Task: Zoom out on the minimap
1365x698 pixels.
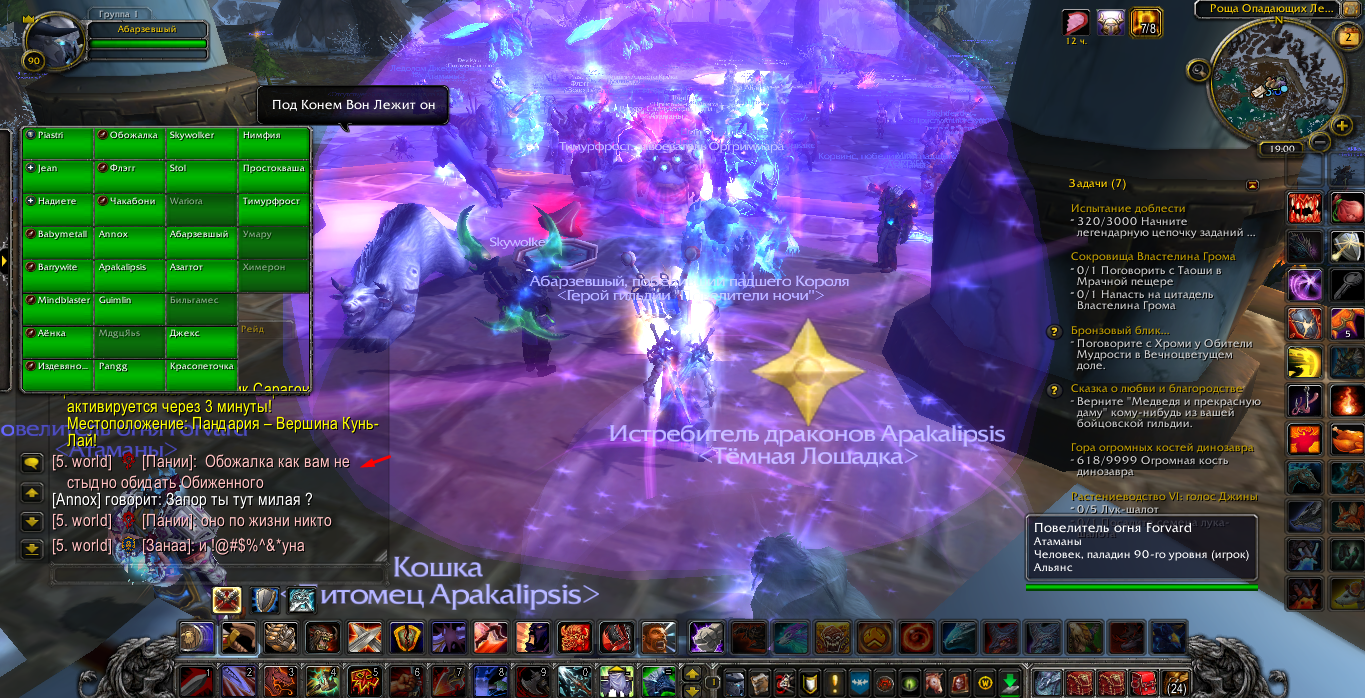Action: [1320, 142]
